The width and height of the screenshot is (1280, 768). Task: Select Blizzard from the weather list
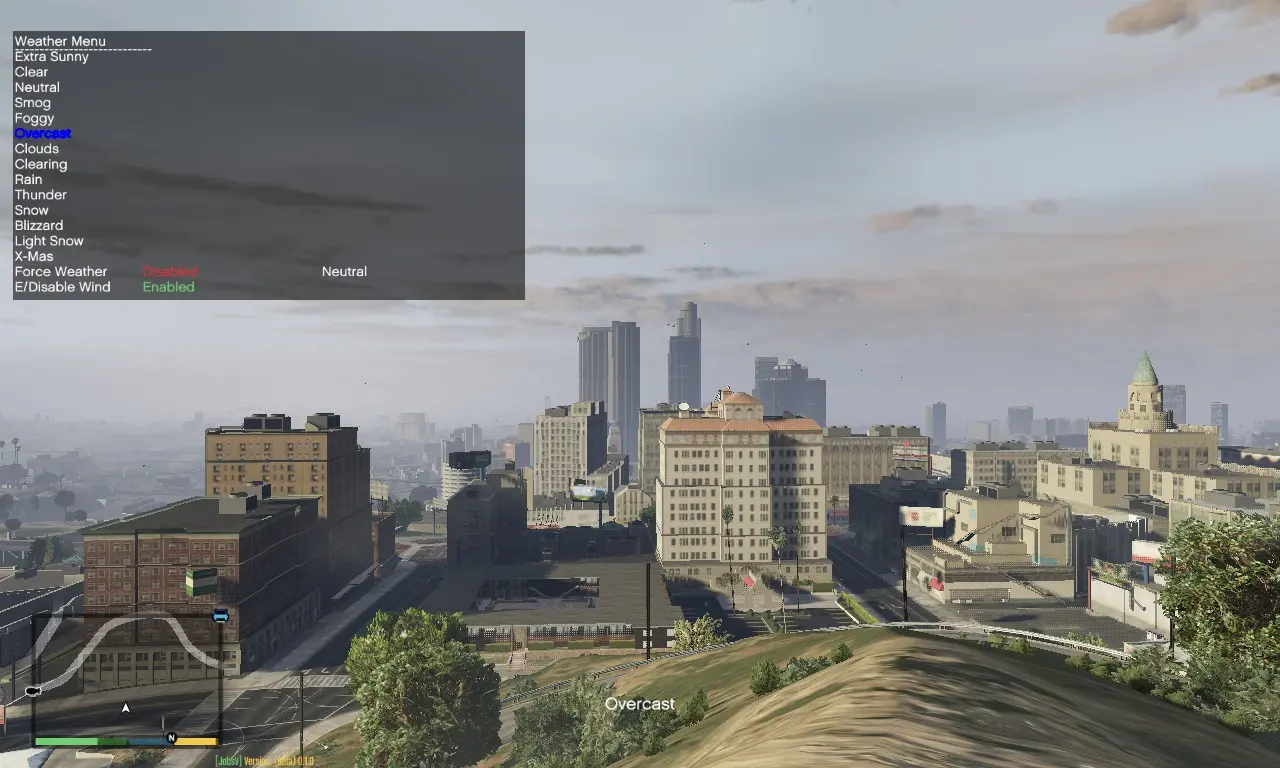tap(38, 225)
